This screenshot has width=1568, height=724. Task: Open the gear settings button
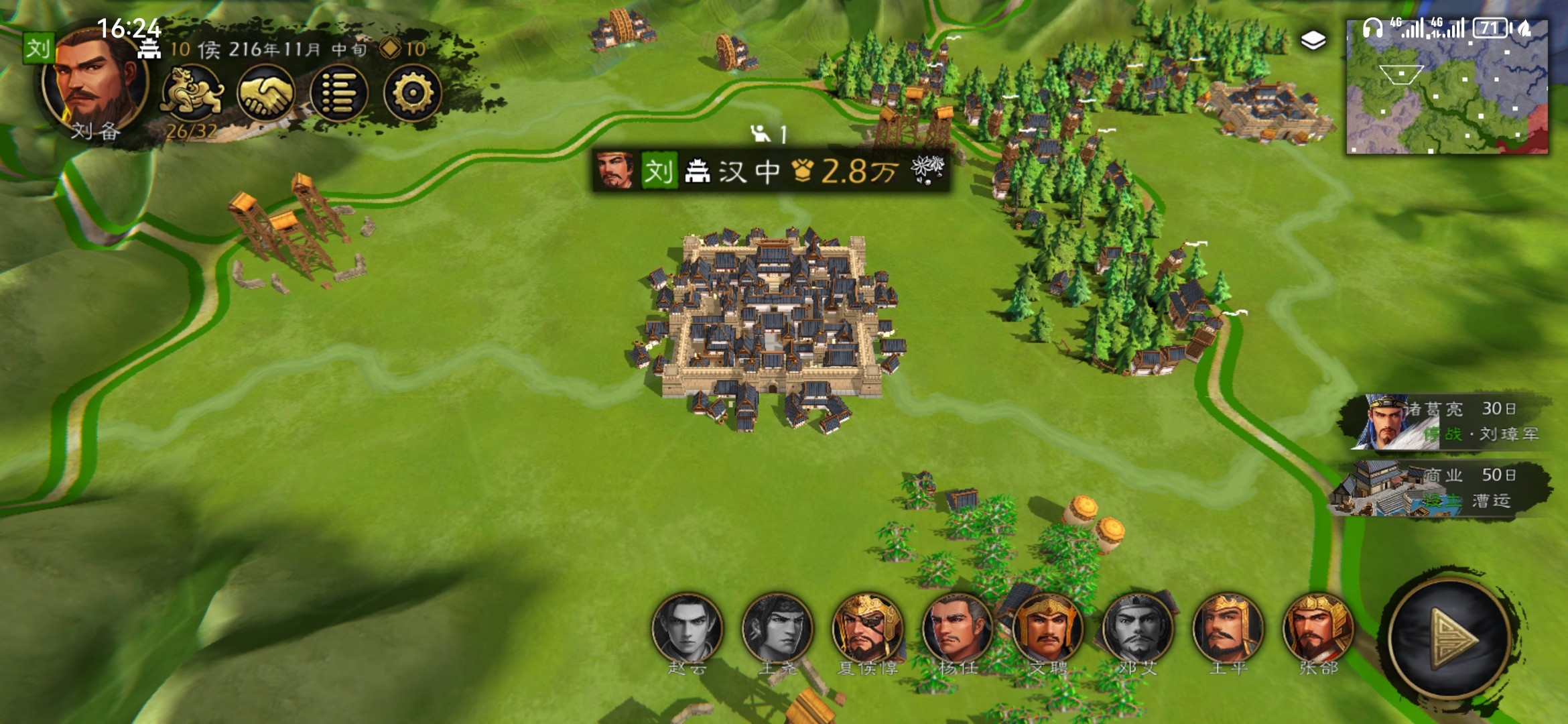tap(412, 94)
